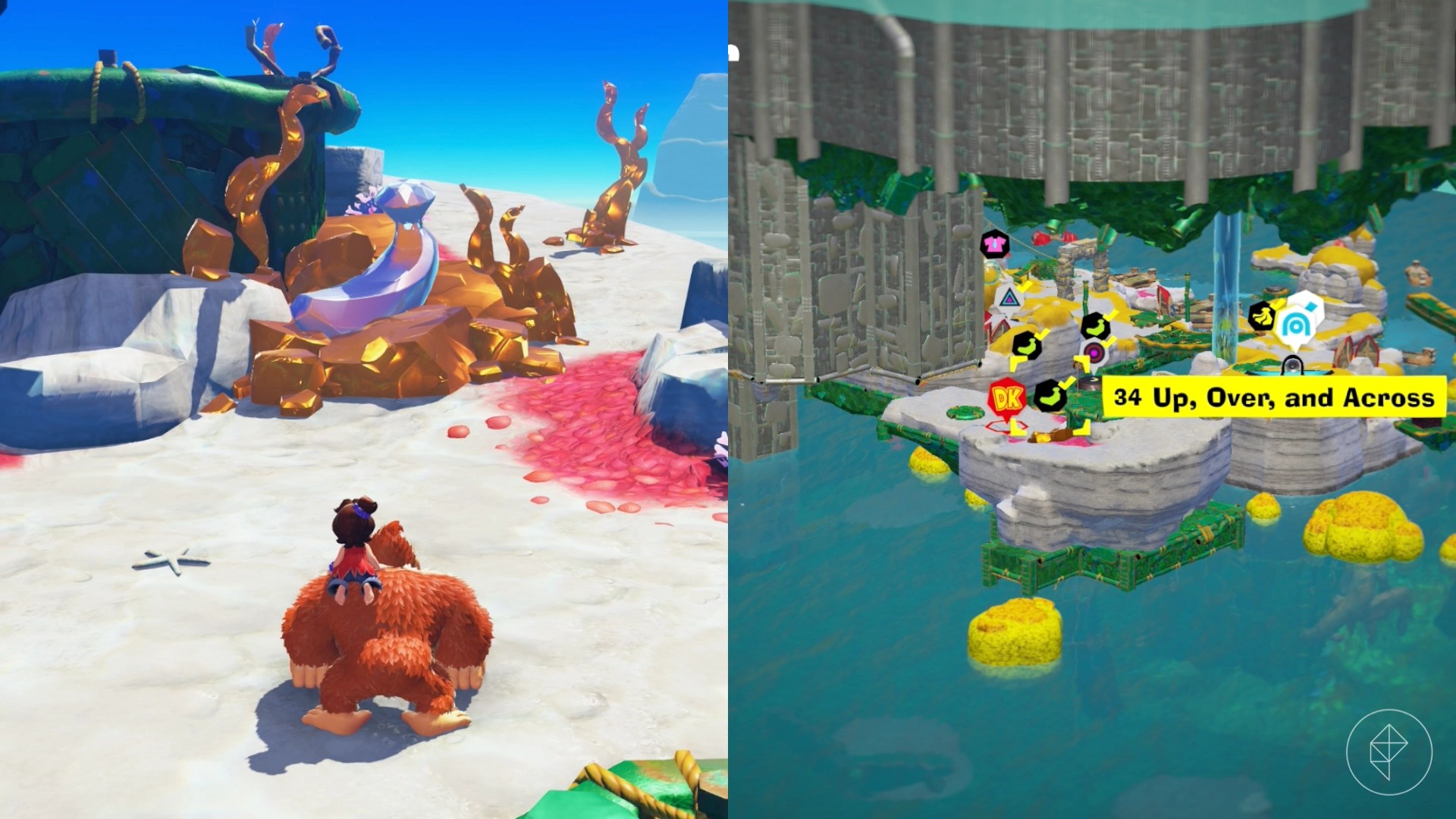Select the DK marker on the map
Viewport: 1456px width, 819px height.
(1006, 397)
